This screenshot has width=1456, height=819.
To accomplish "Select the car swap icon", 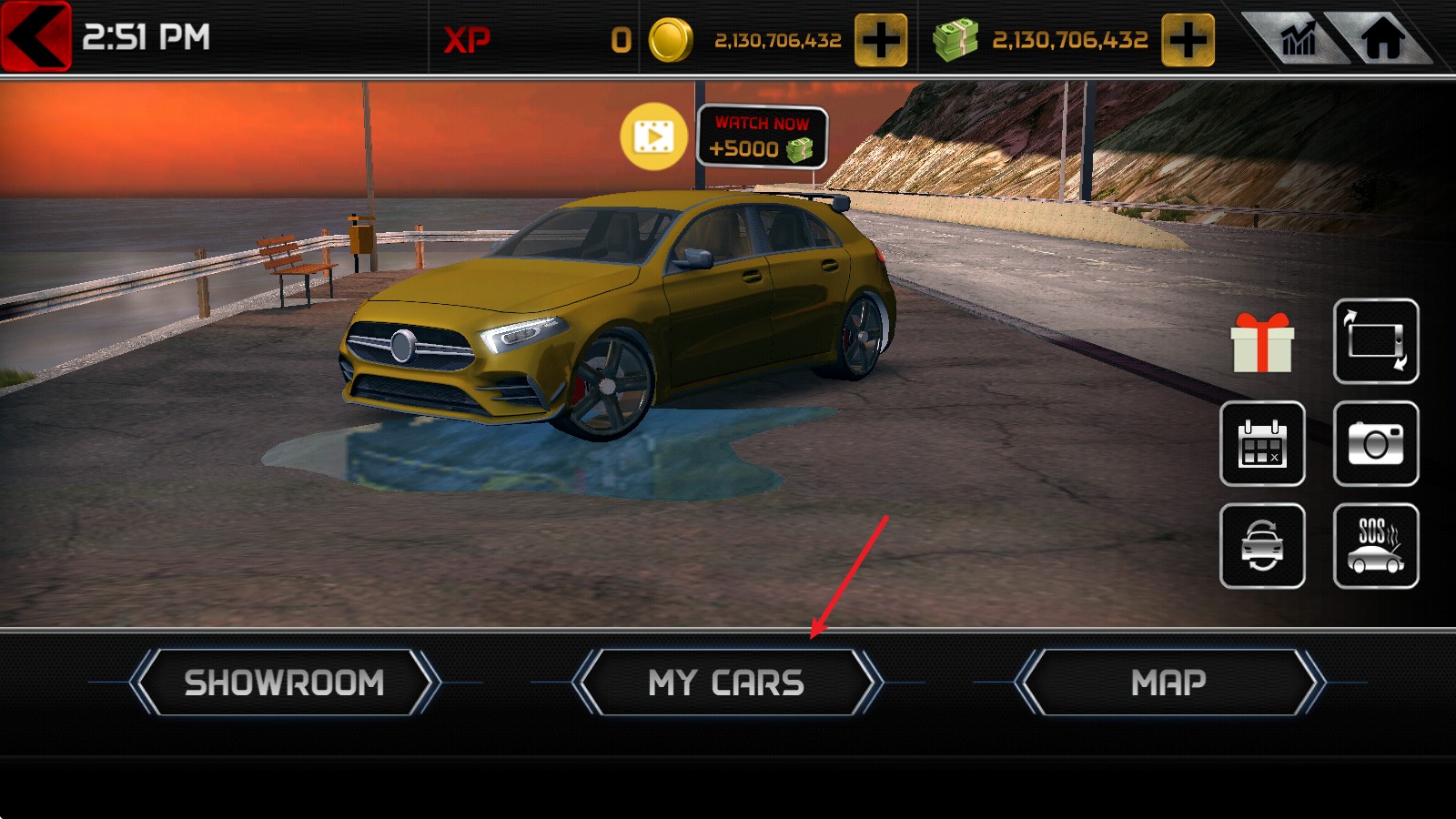I will tap(1261, 546).
